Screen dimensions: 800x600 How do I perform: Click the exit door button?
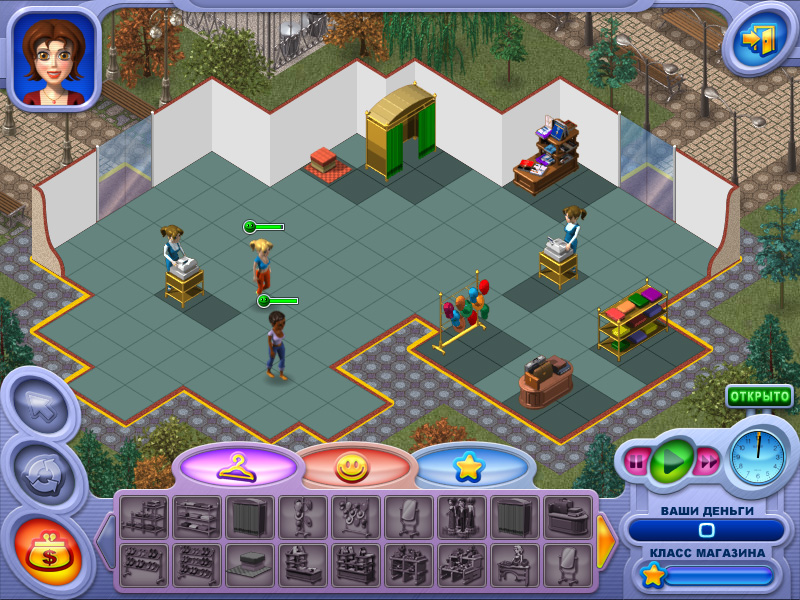[x=757, y=40]
